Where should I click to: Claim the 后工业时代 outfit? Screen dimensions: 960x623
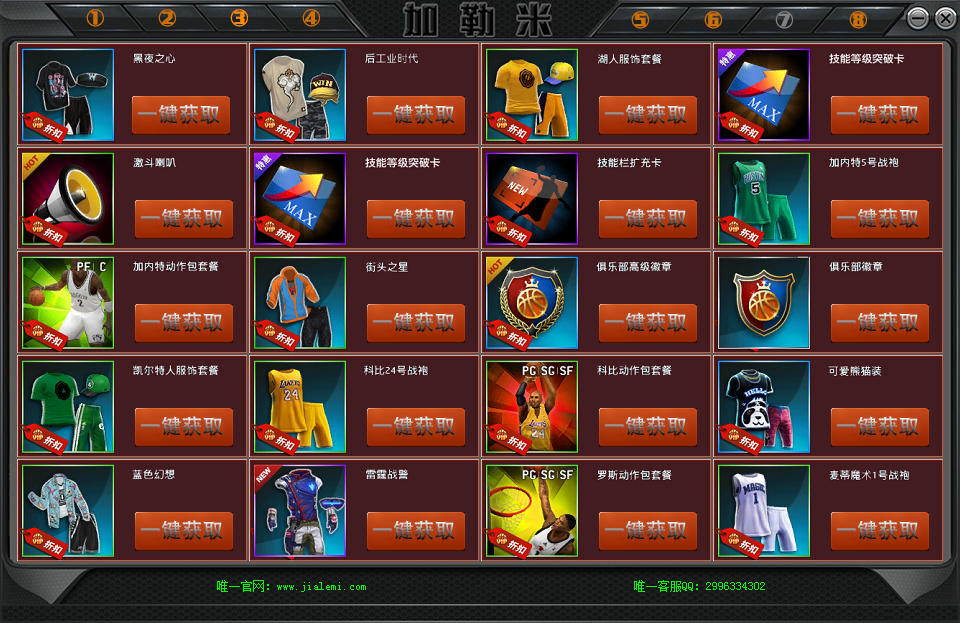[415, 115]
